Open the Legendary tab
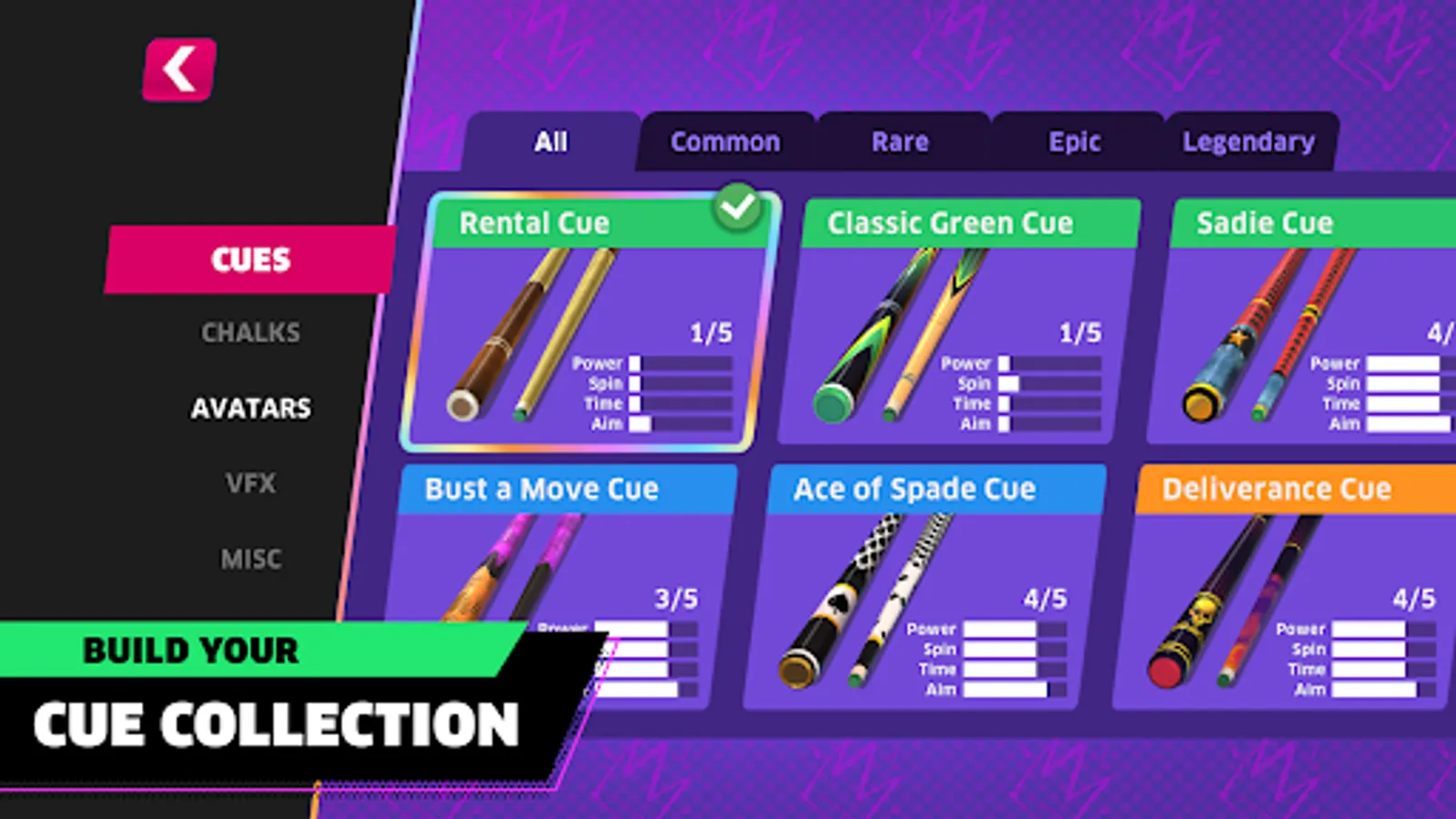The height and width of the screenshot is (819, 1456). pyautogui.click(x=1249, y=141)
